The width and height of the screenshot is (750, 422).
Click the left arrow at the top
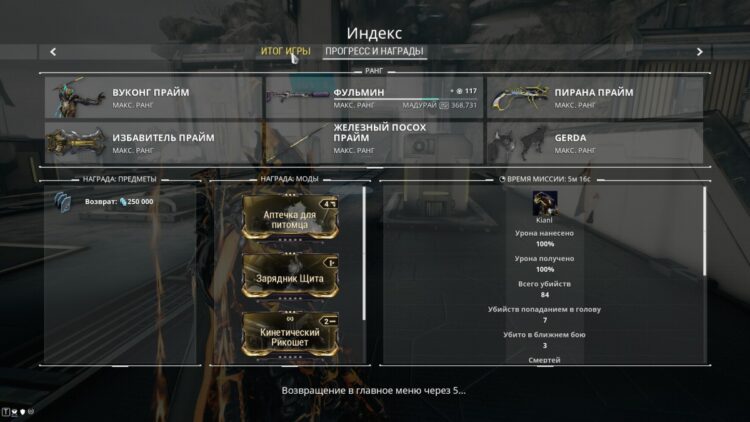53,52
